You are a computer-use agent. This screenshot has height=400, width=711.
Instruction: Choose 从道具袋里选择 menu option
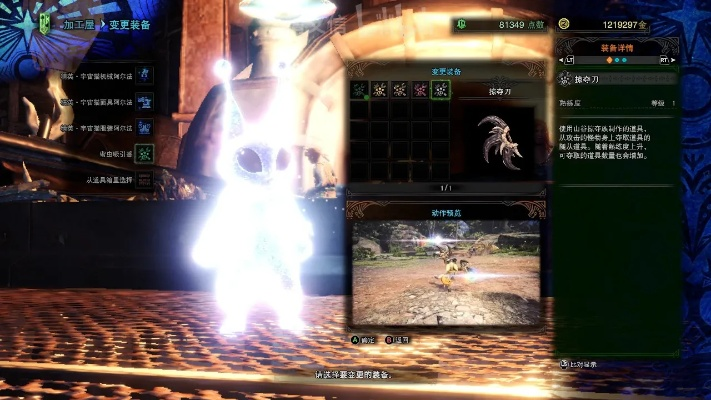pos(110,180)
